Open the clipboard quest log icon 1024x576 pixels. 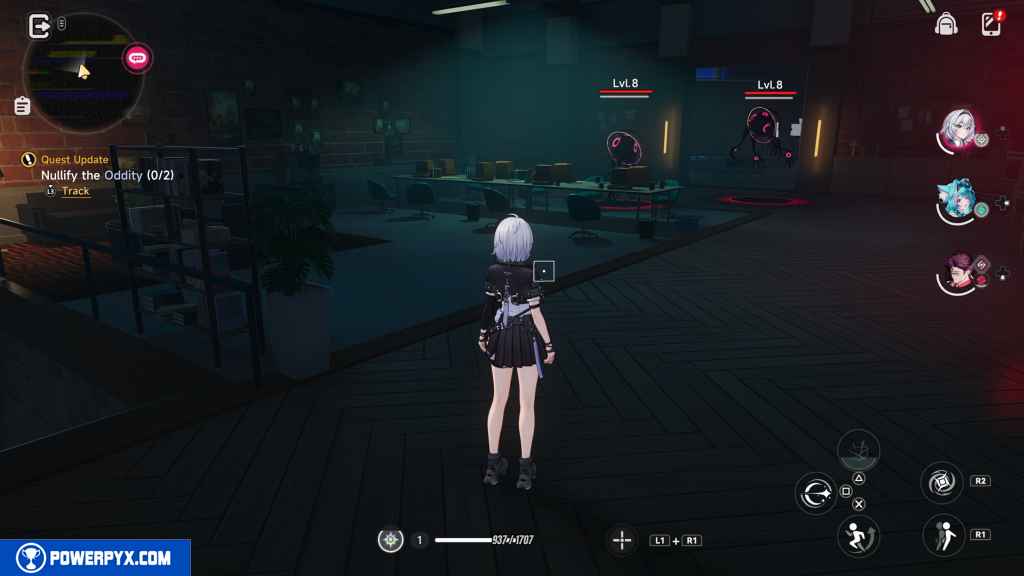(x=22, y=105)
